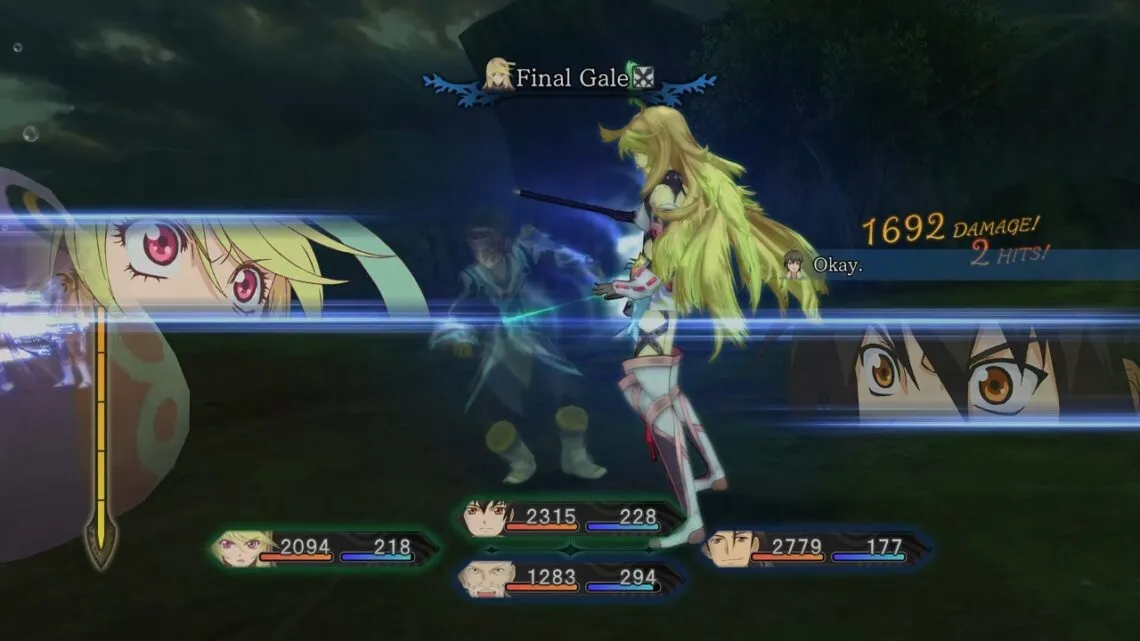Select Jude's portrait in the party status panel
The height and width of the screenshot is (641, 1140).
487,519
